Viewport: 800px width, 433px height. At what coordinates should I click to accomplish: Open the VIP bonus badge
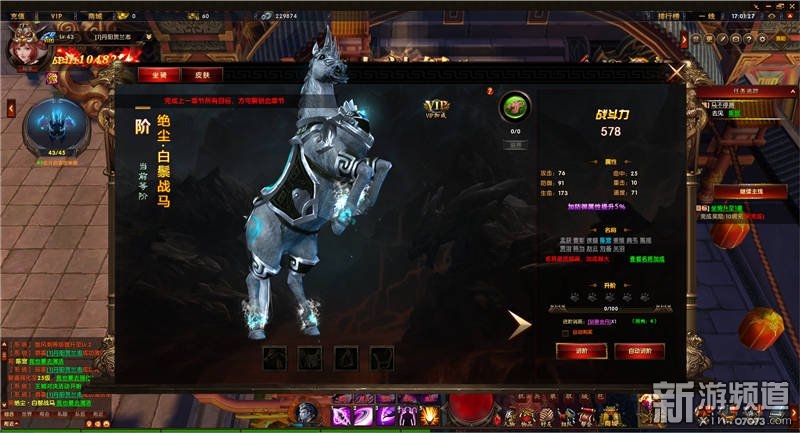coord(437,108)
